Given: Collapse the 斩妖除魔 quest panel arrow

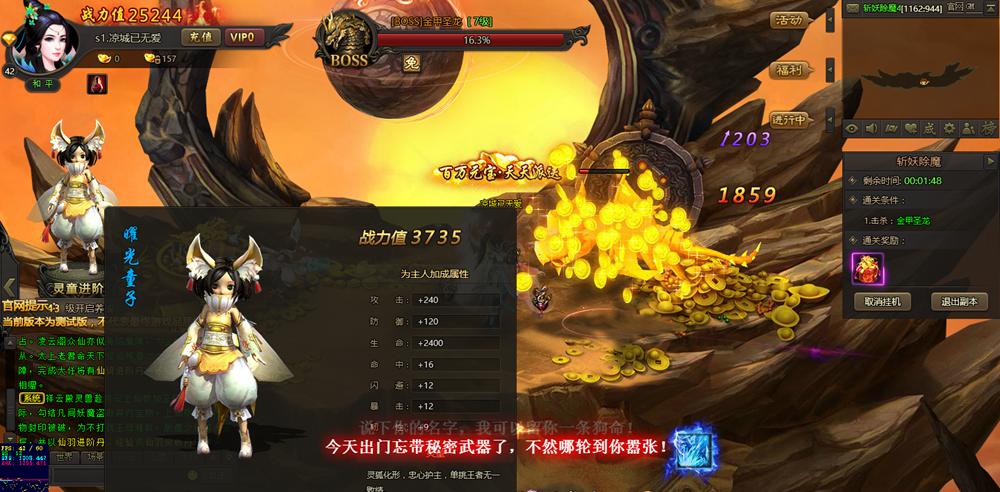Looking at the screenshot, I should click(990, 160).
